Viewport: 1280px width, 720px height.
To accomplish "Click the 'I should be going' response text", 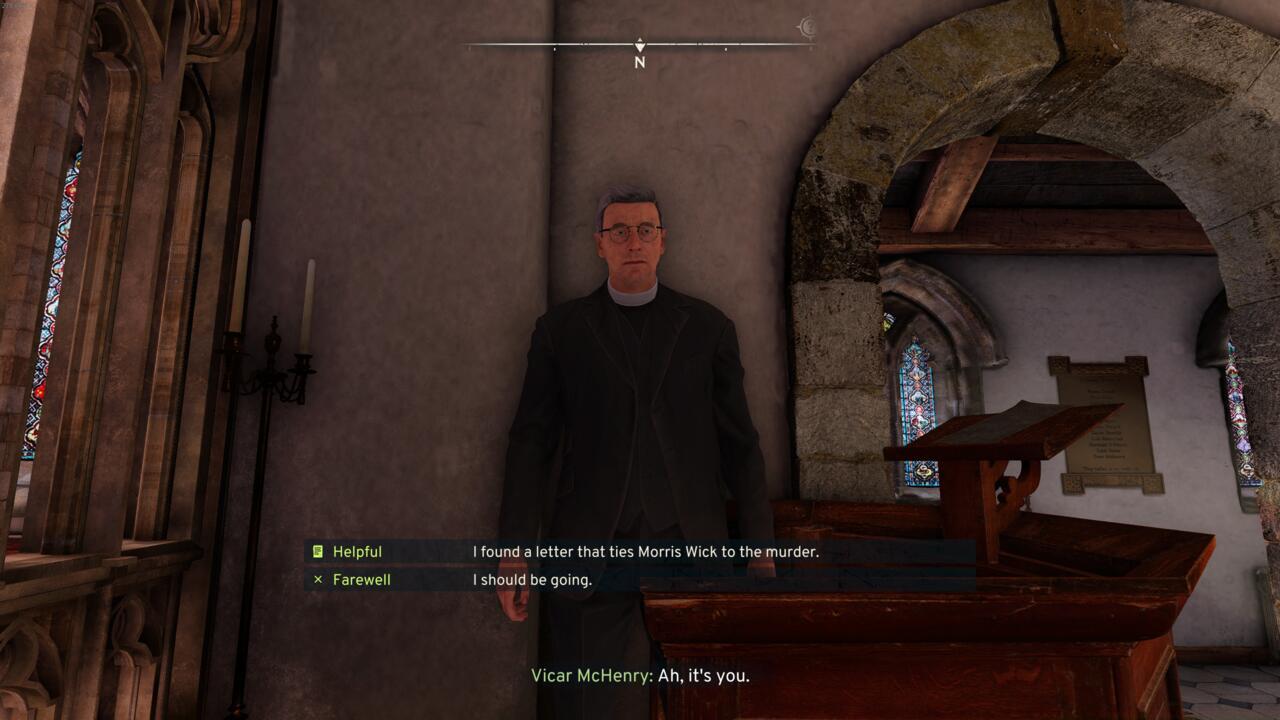I will point(531,579).
